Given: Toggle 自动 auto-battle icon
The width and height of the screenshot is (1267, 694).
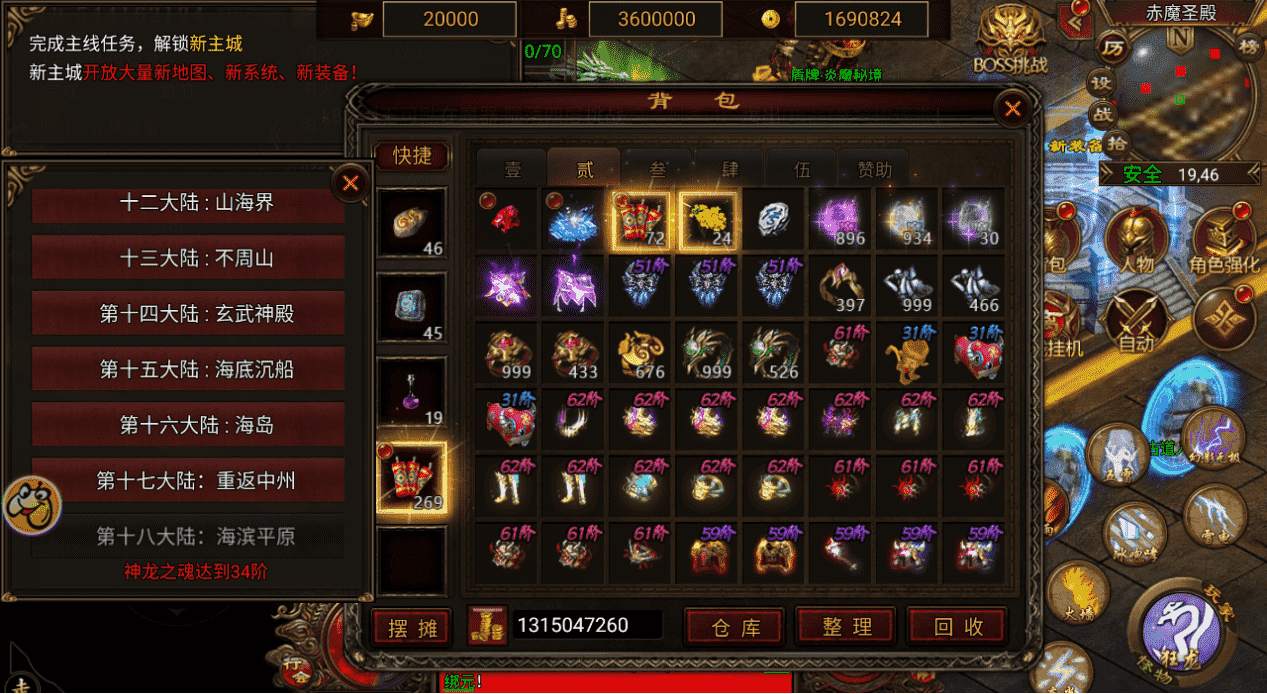Looking at the screenshot, I should [x=1137, y=320].
